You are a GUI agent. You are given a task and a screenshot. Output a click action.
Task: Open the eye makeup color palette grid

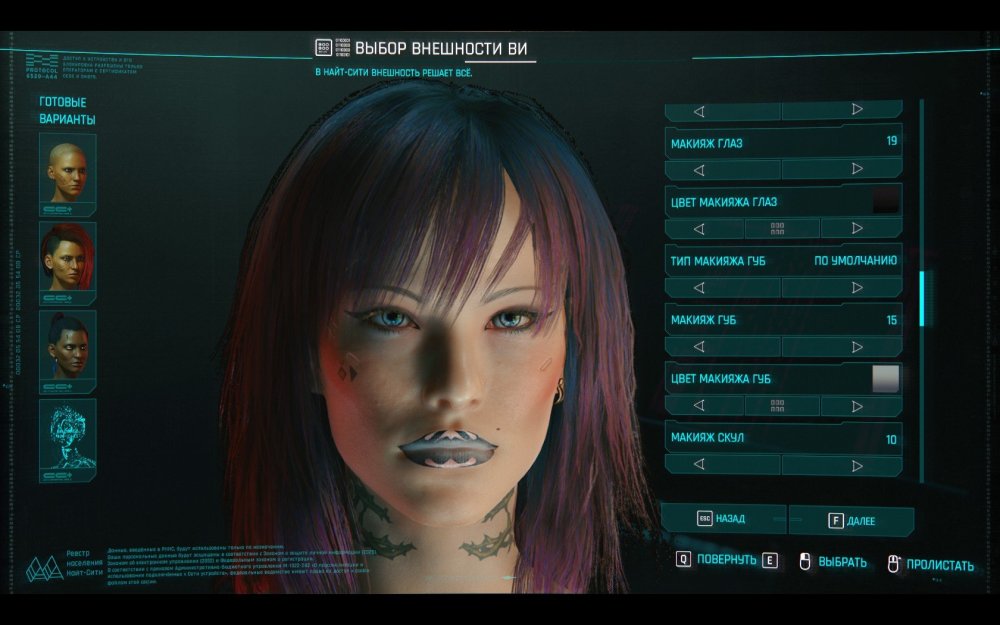778,229
